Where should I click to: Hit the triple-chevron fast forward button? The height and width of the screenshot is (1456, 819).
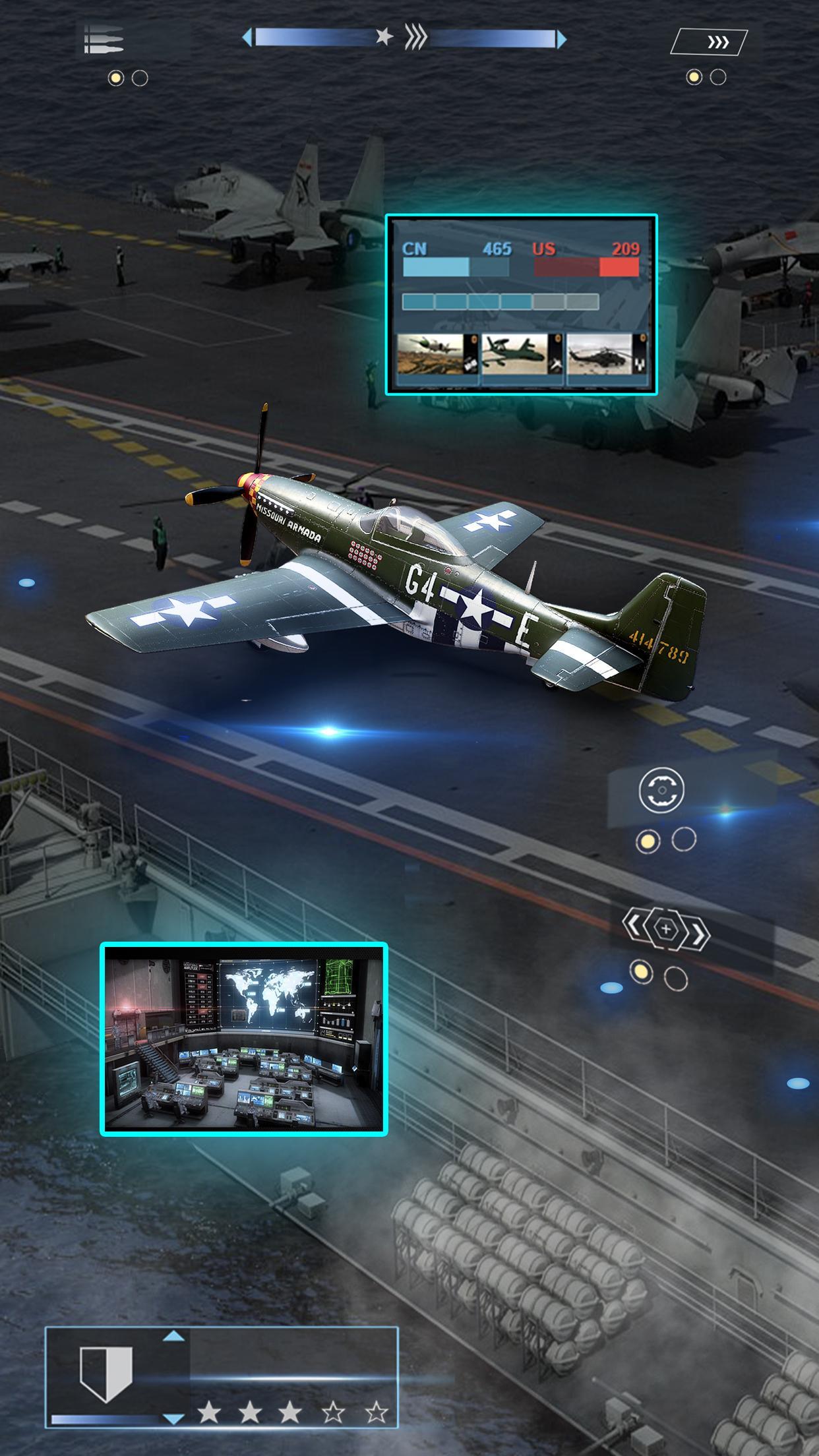tap(717, 42)
